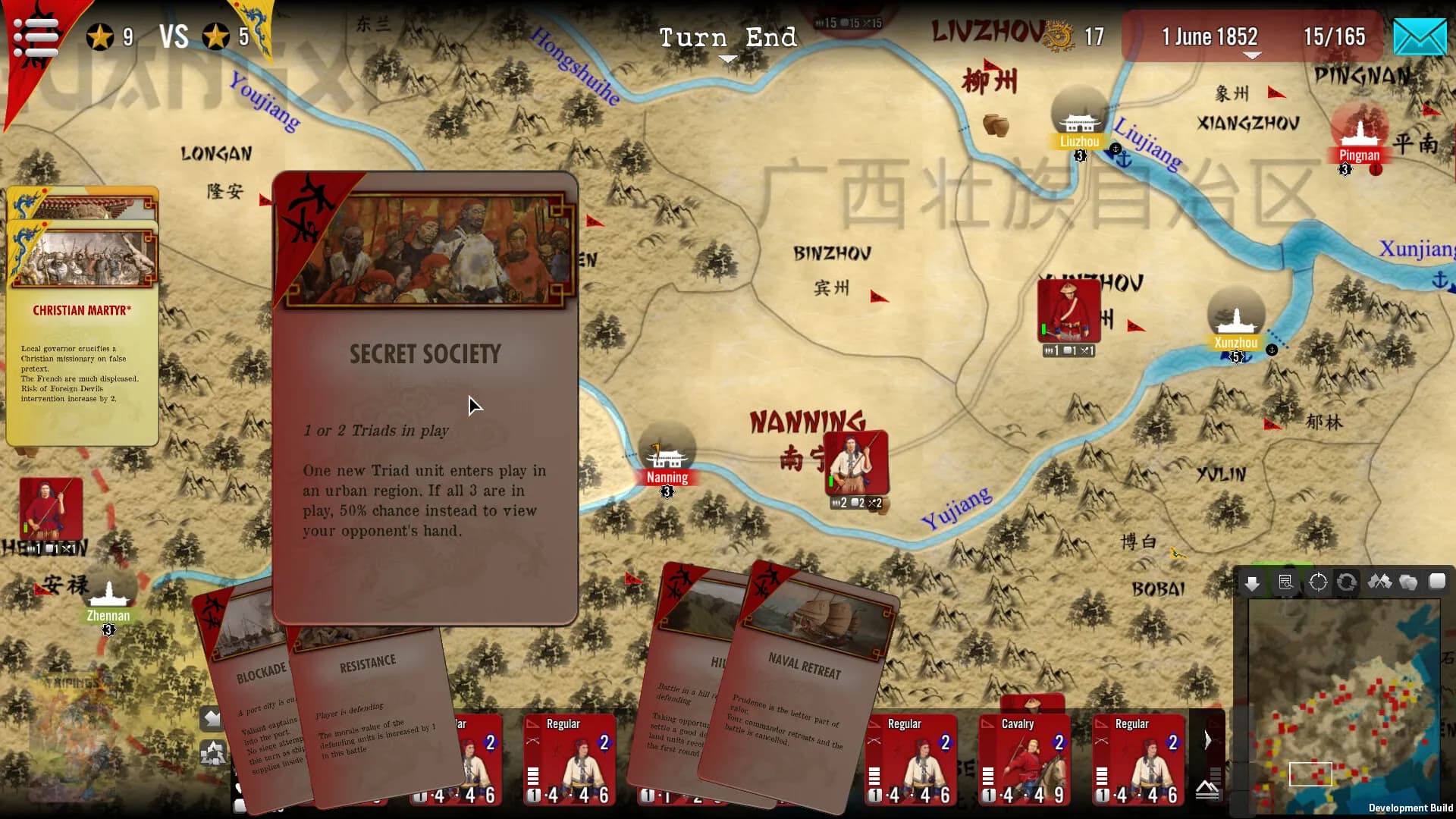The image size is (1456, 819).
Task: Toggle the supply jars display above the minimap
Action: point(1409,582)
